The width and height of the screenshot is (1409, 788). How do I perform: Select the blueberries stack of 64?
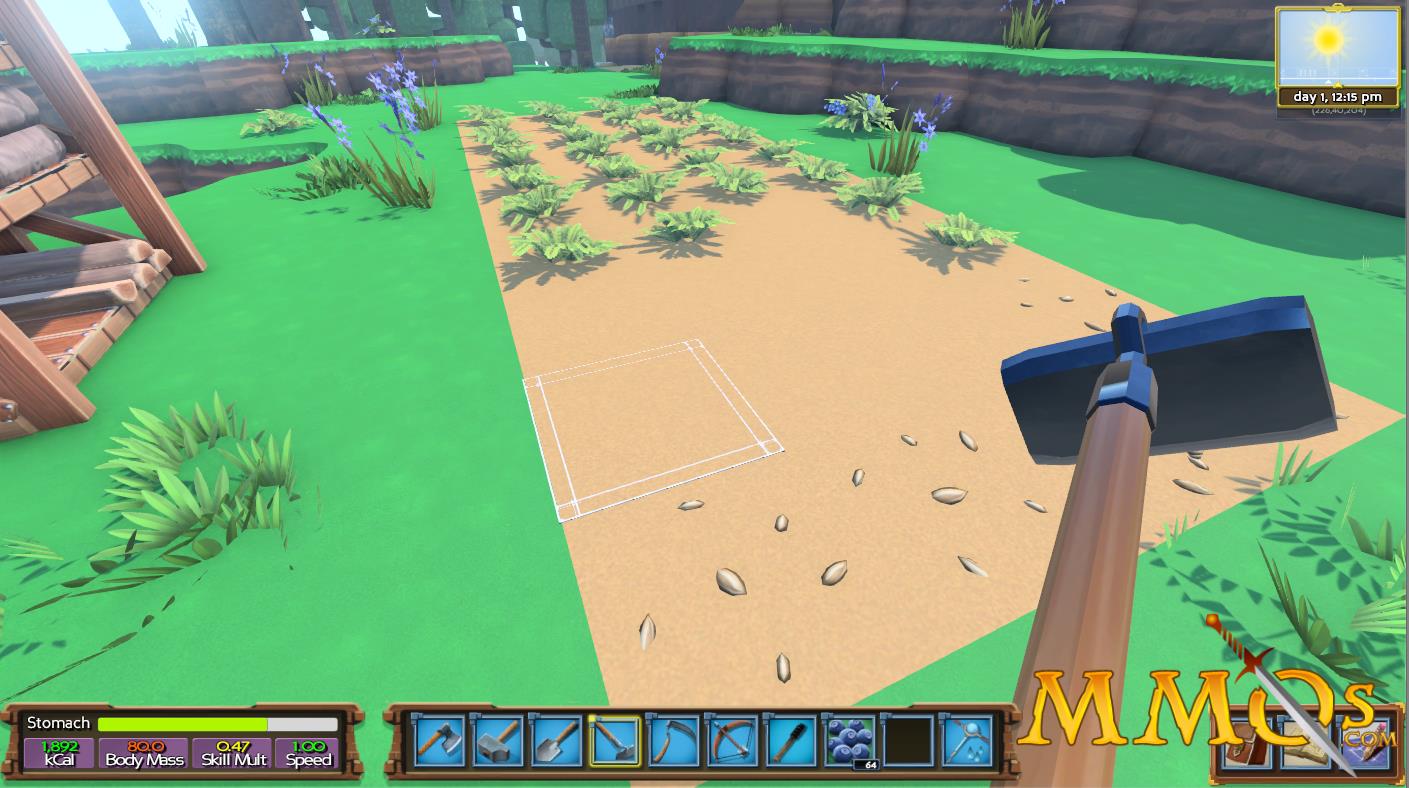pos(849,741)
